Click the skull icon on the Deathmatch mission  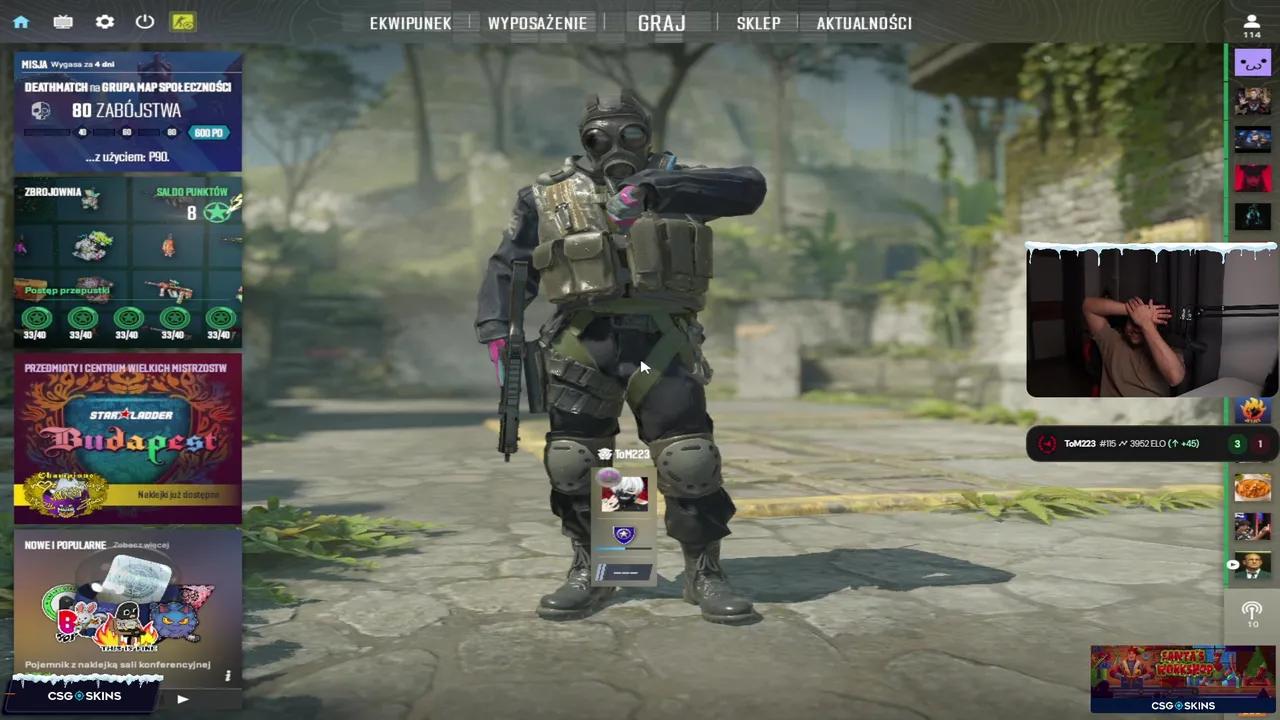pos(40,111)
